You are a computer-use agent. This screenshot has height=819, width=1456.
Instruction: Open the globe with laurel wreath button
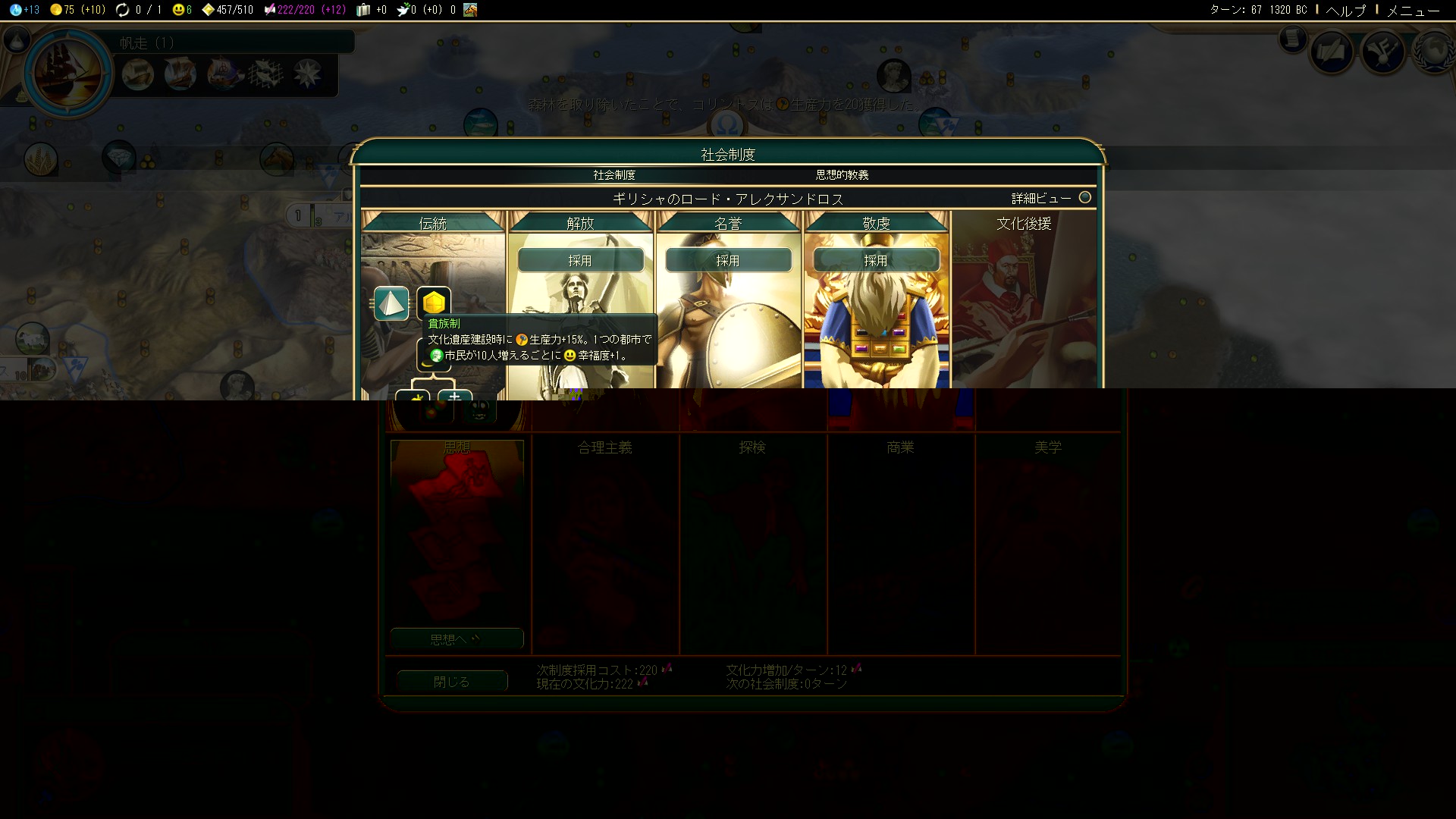pyautogui.click(x=1432, y=52)
